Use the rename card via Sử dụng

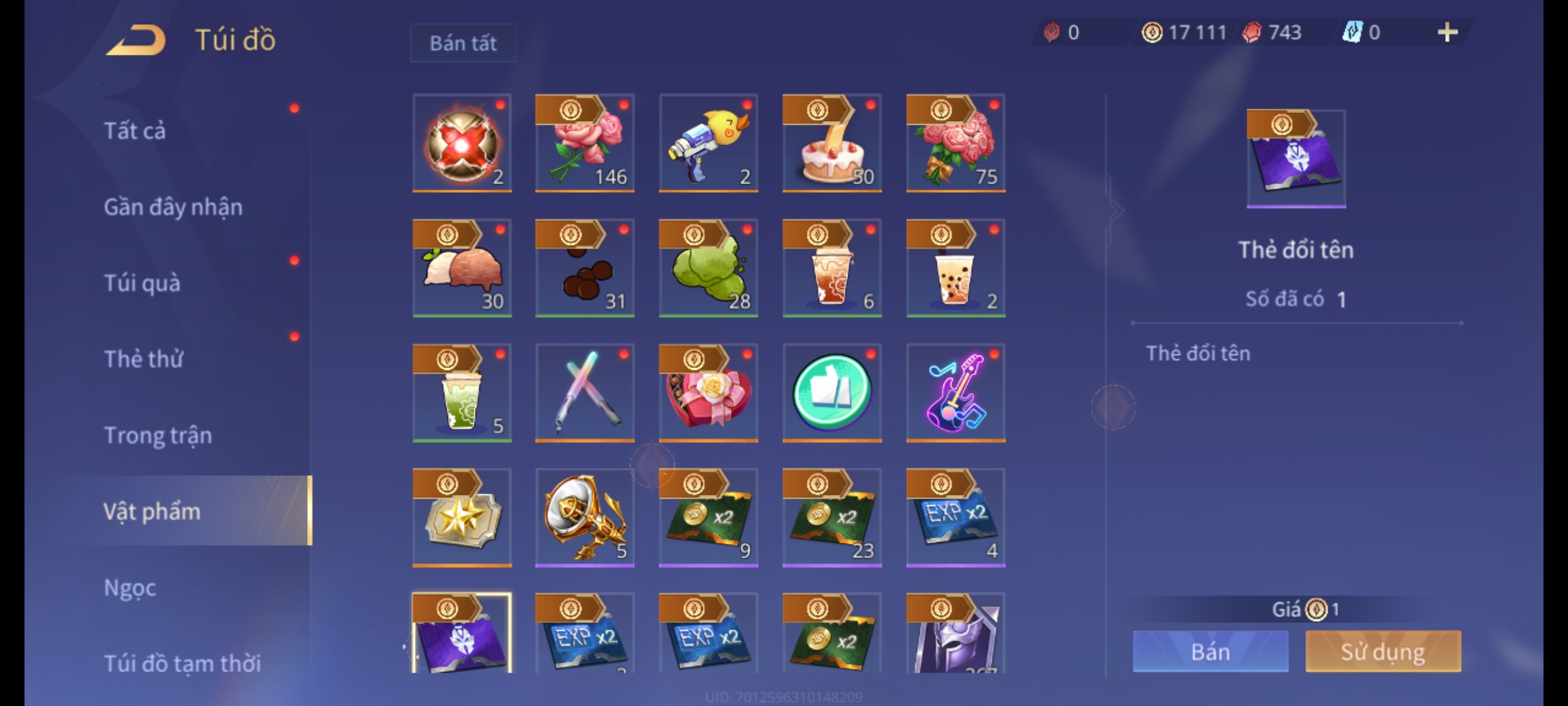(x=1383, y=652)
